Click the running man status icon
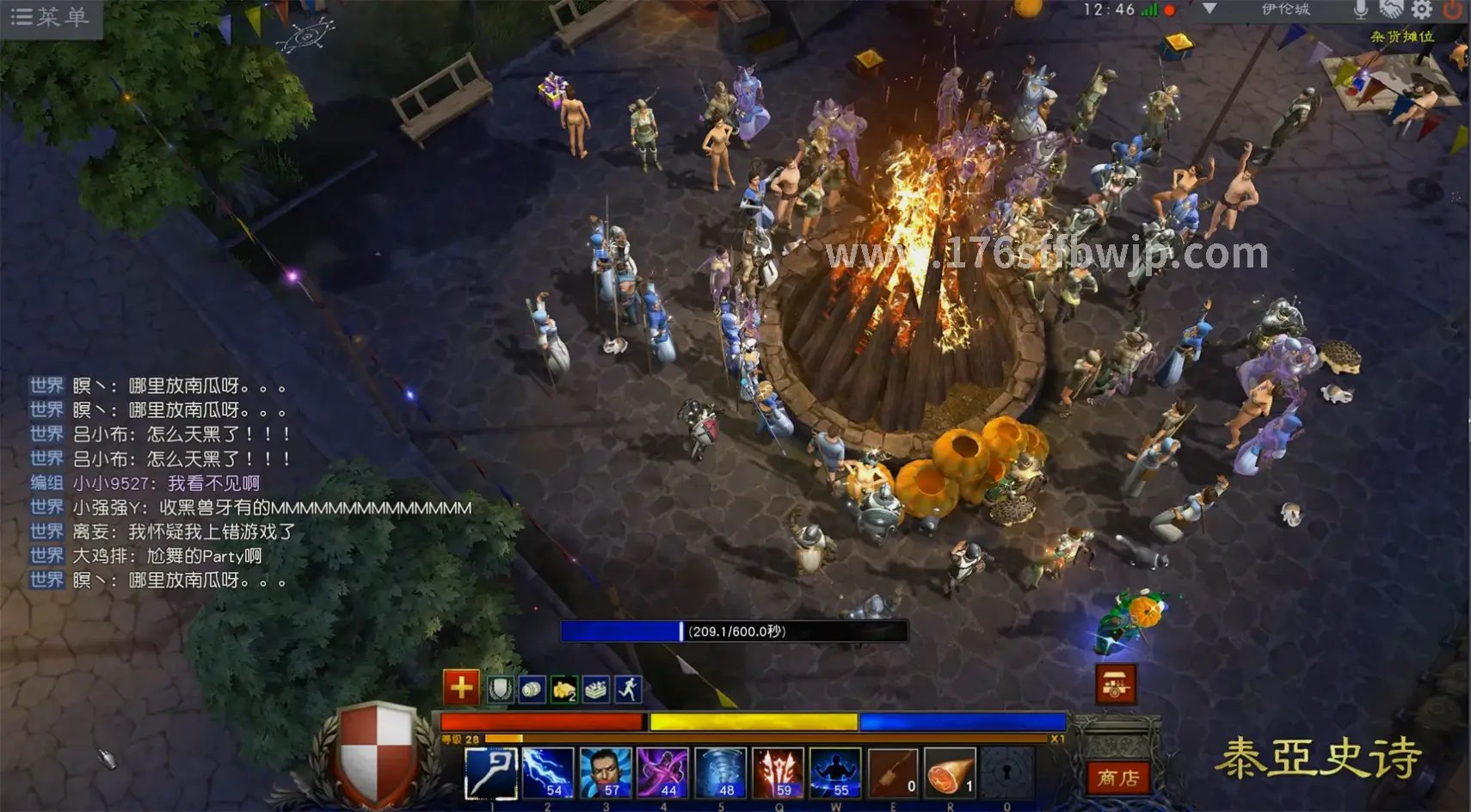 [628, 689]
